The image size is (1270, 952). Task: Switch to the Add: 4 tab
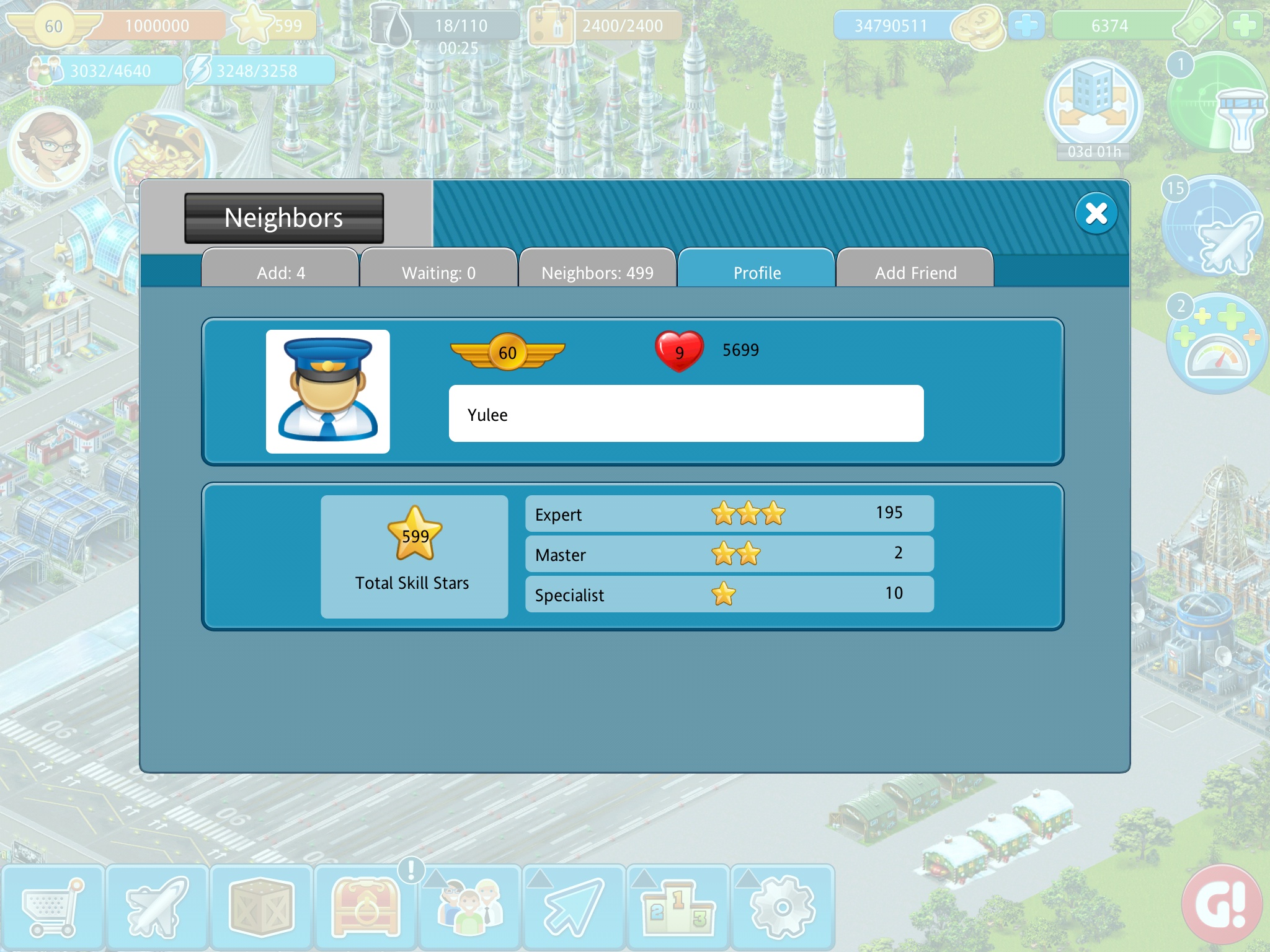pos(280,271)
